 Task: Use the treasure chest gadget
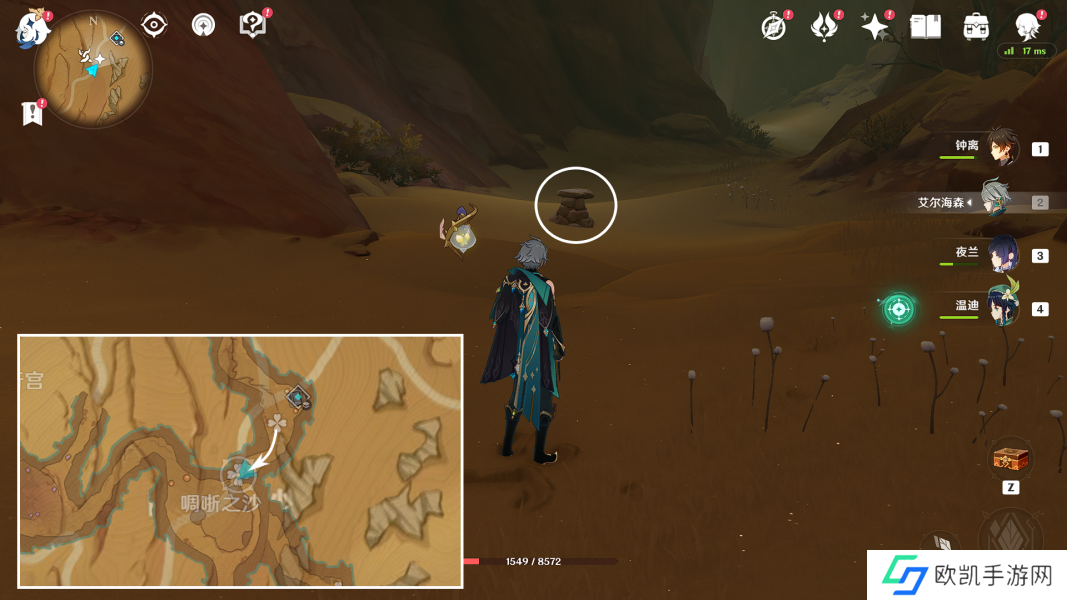[x=1010, y=460]
